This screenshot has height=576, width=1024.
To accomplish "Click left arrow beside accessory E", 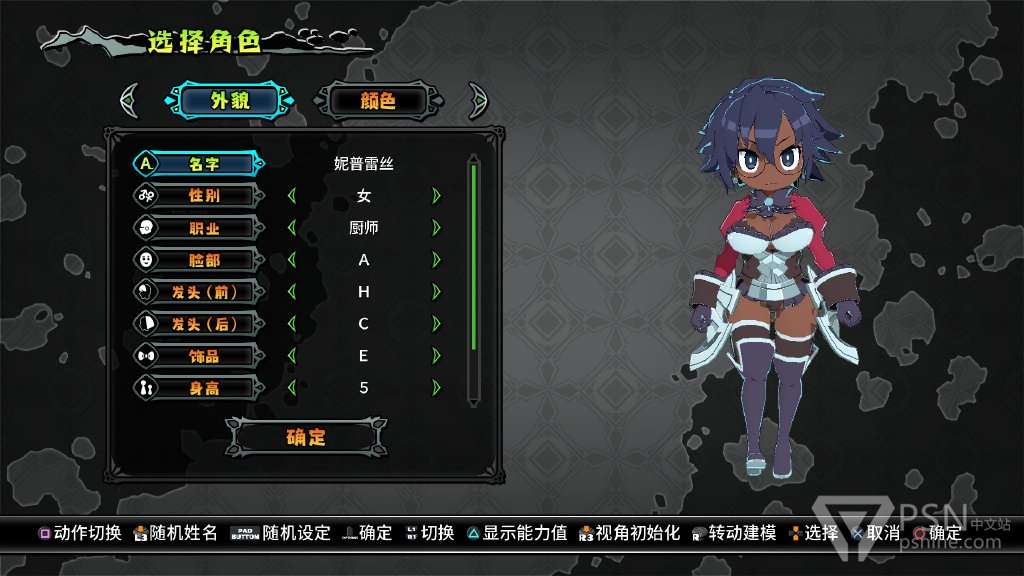I will (x=291, y=355).
